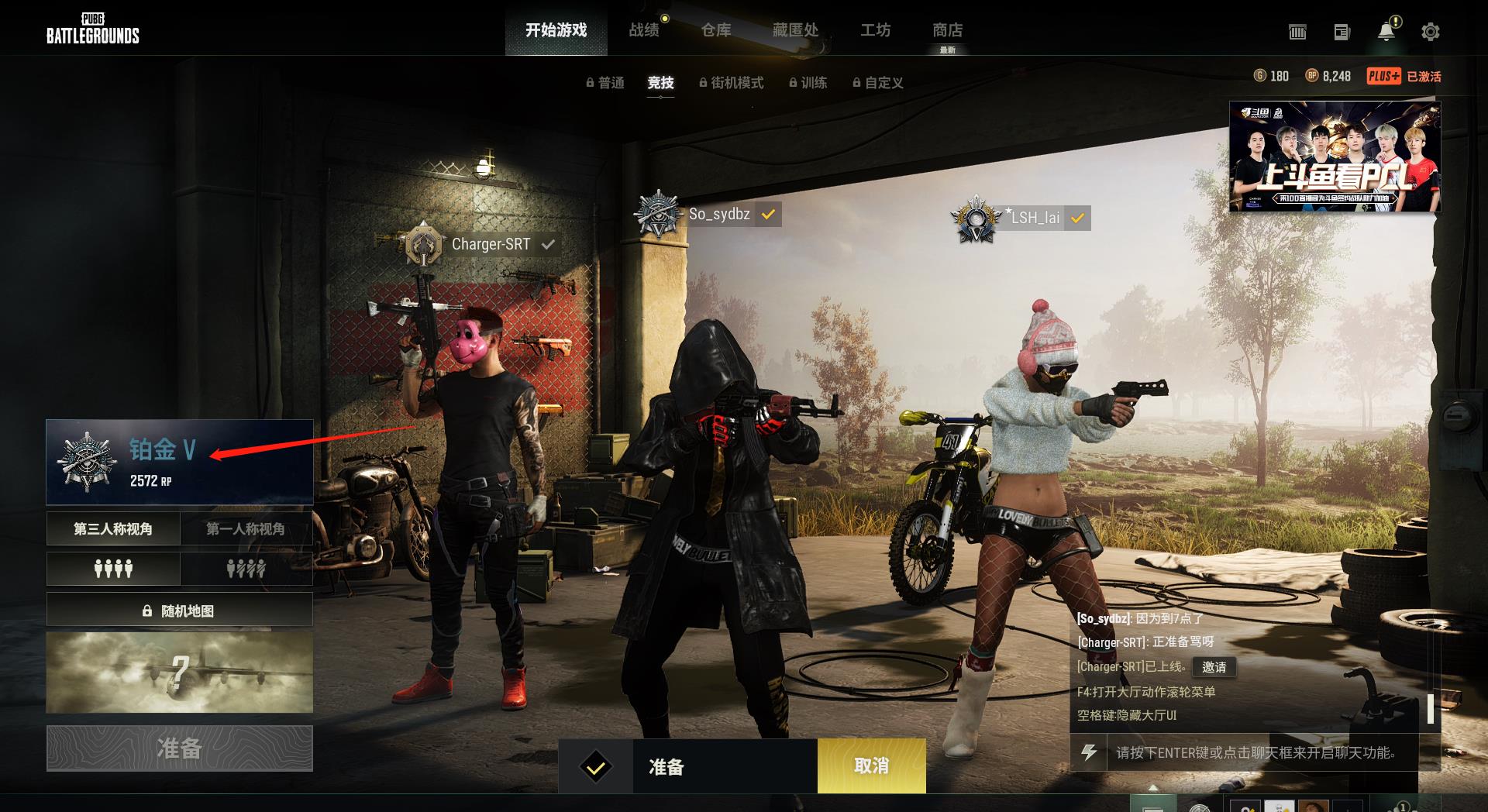Open the PCL esports banner
The height and width of the screenshot is (812, 1488).
coord(1335,157)
